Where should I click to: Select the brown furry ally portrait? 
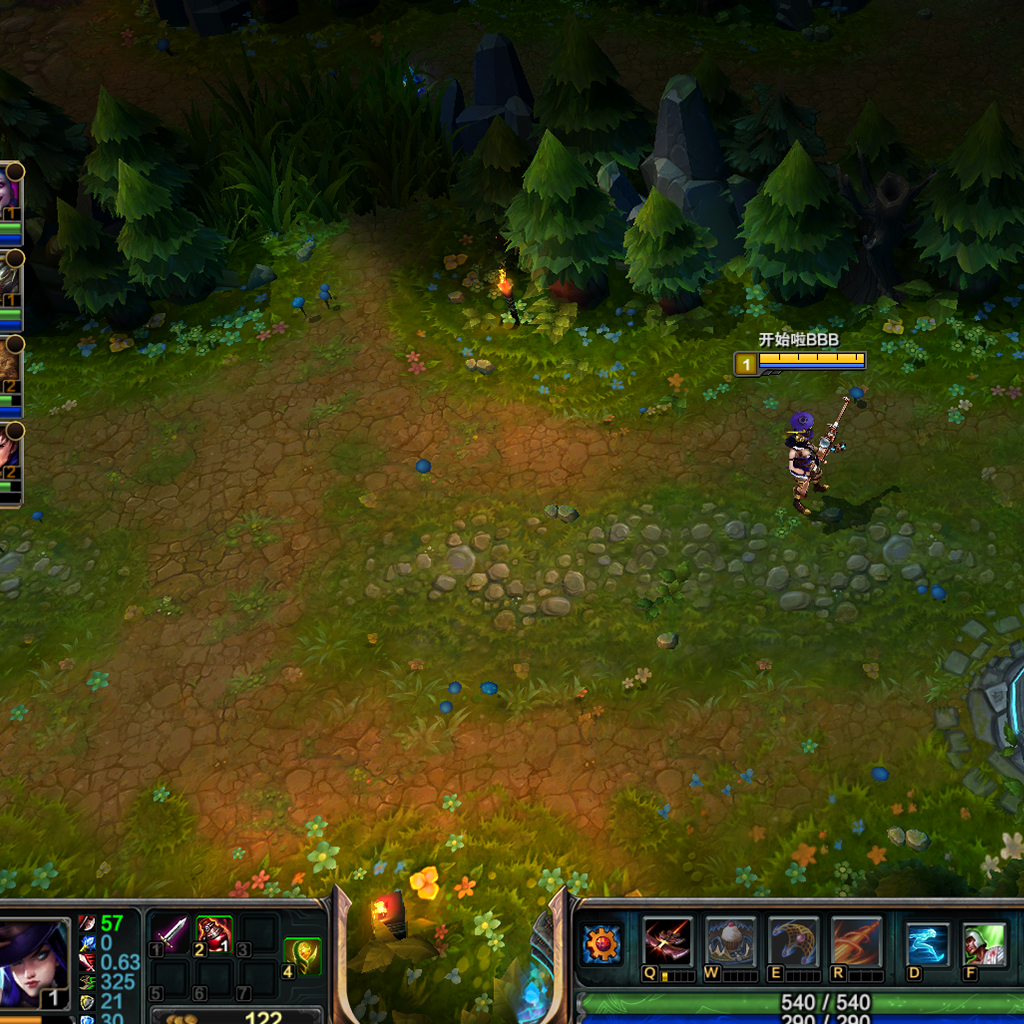pyautogui.click(x=8, y=362)
